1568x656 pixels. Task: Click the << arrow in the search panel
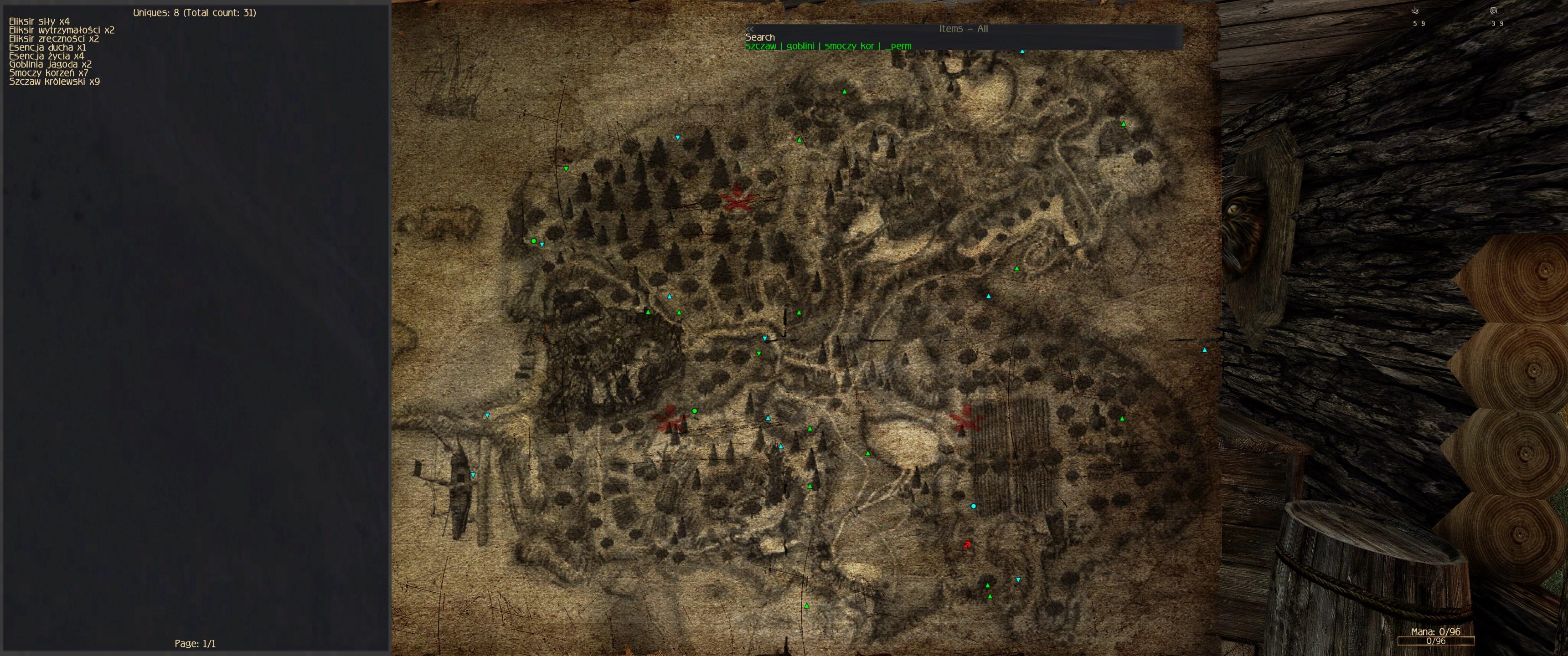tap(749, 29)
